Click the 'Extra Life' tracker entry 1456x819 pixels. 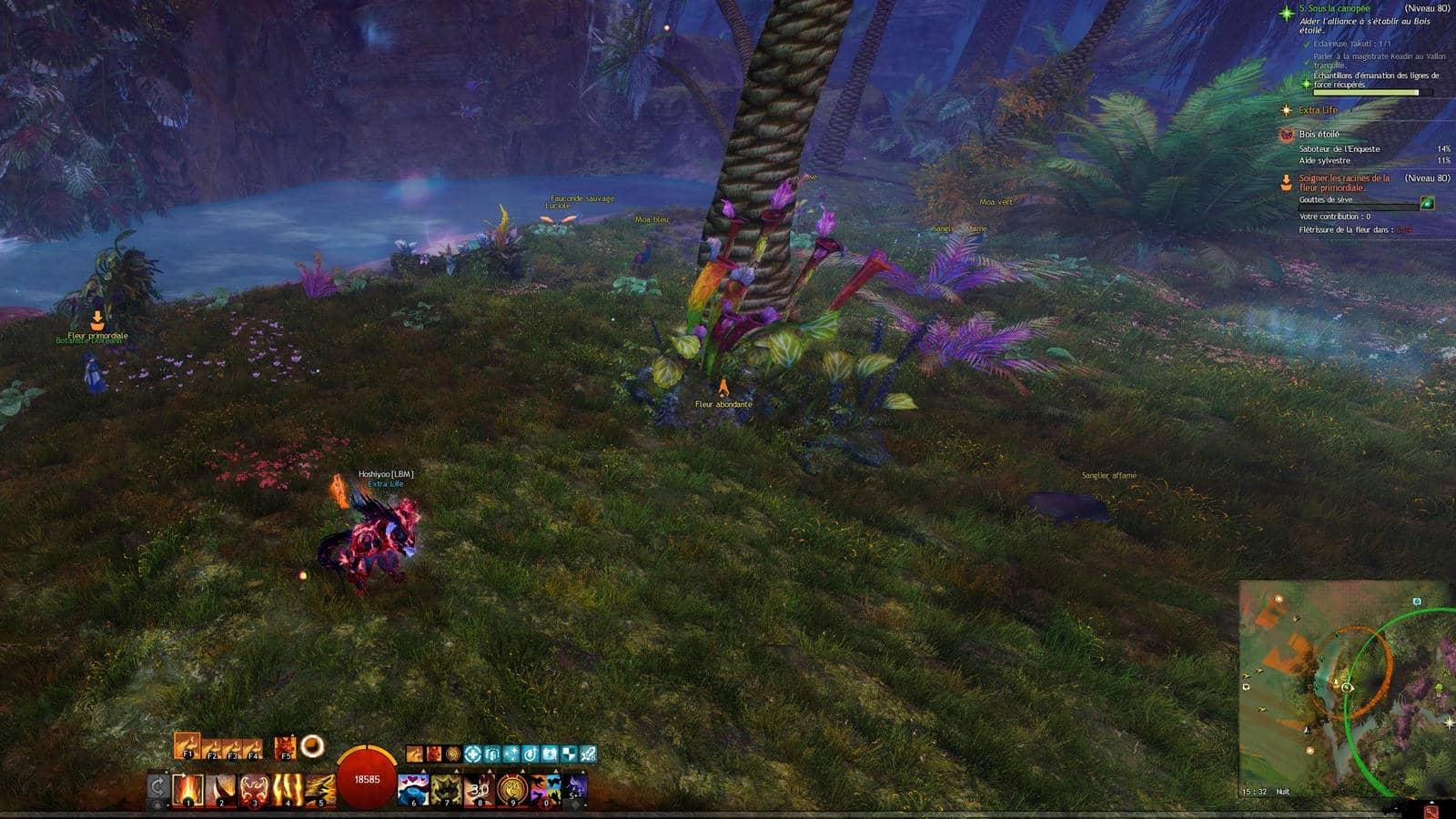coord(1318,110)
